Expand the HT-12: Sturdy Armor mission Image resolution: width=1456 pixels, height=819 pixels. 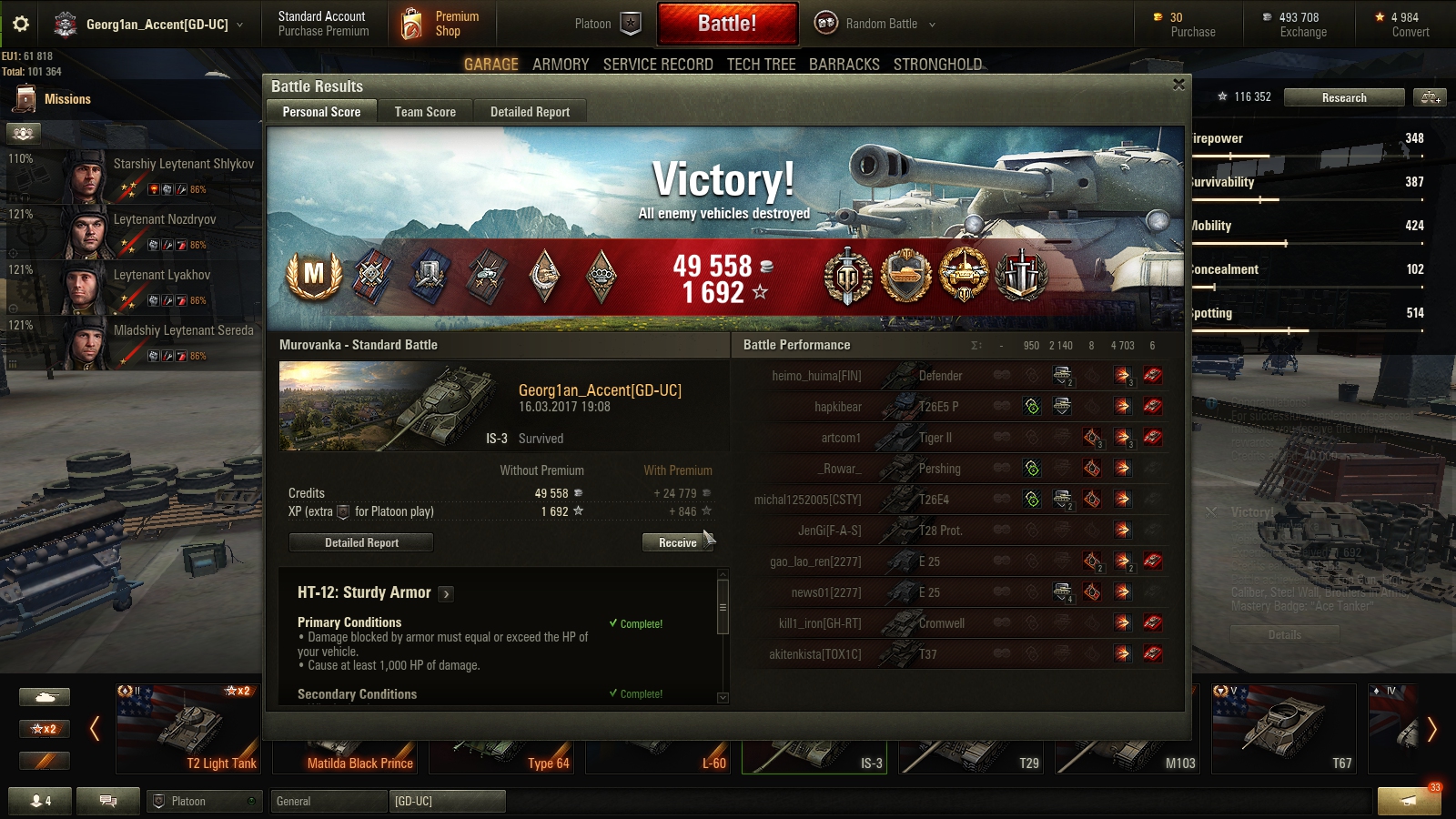[x=446, y=594]
